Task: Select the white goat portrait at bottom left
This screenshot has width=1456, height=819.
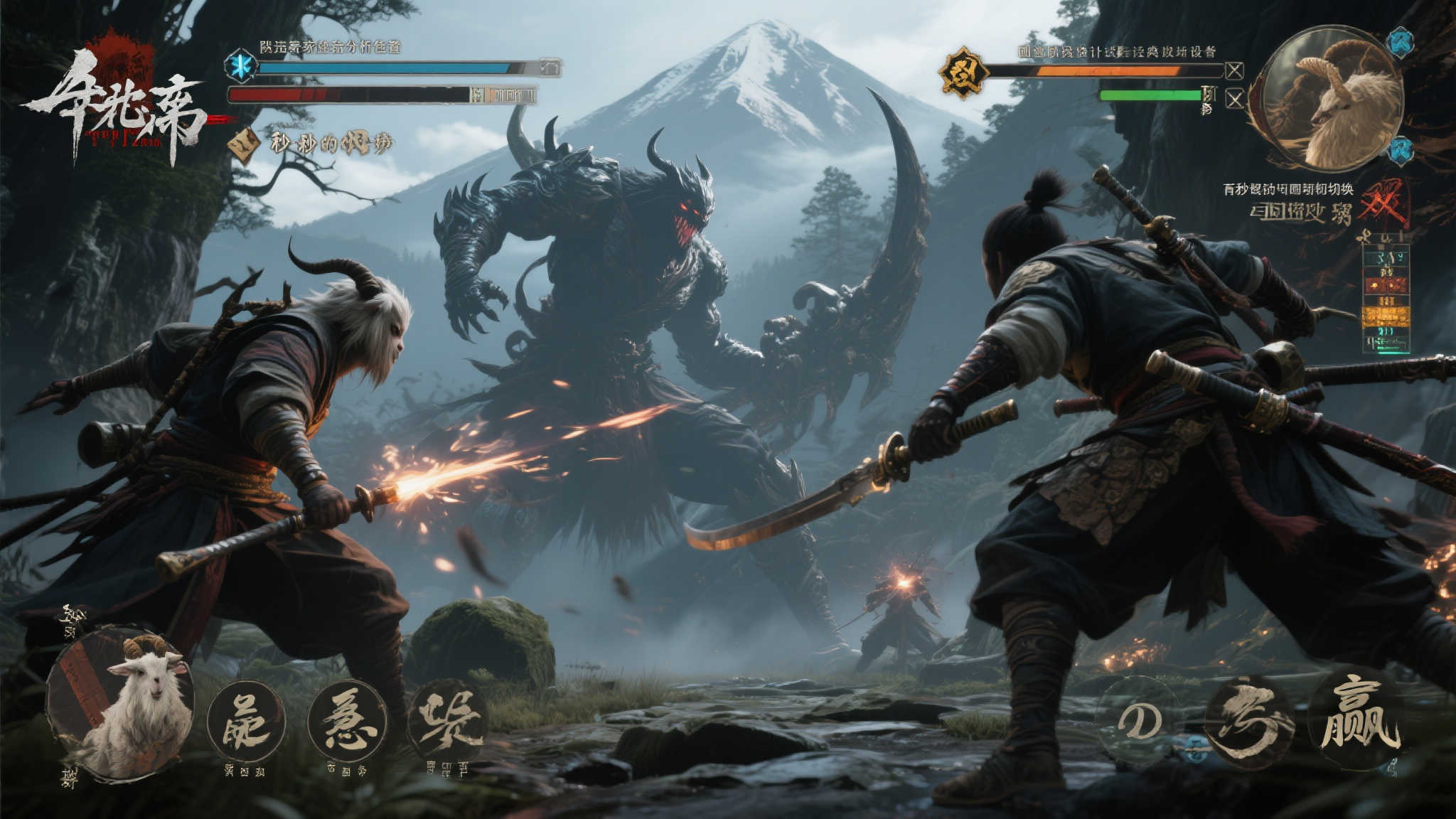Action: click(121, 704)
